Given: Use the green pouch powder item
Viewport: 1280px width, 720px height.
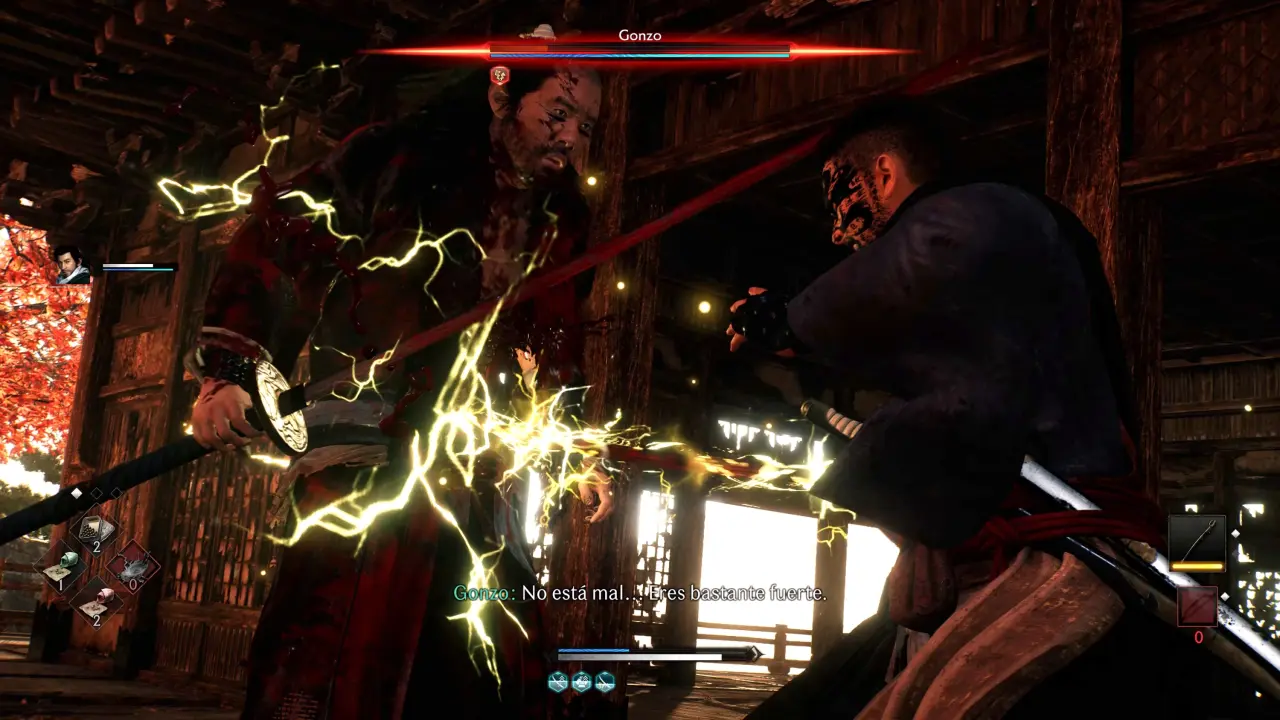Looking at the screenshot, I should [x=60, y=567].
